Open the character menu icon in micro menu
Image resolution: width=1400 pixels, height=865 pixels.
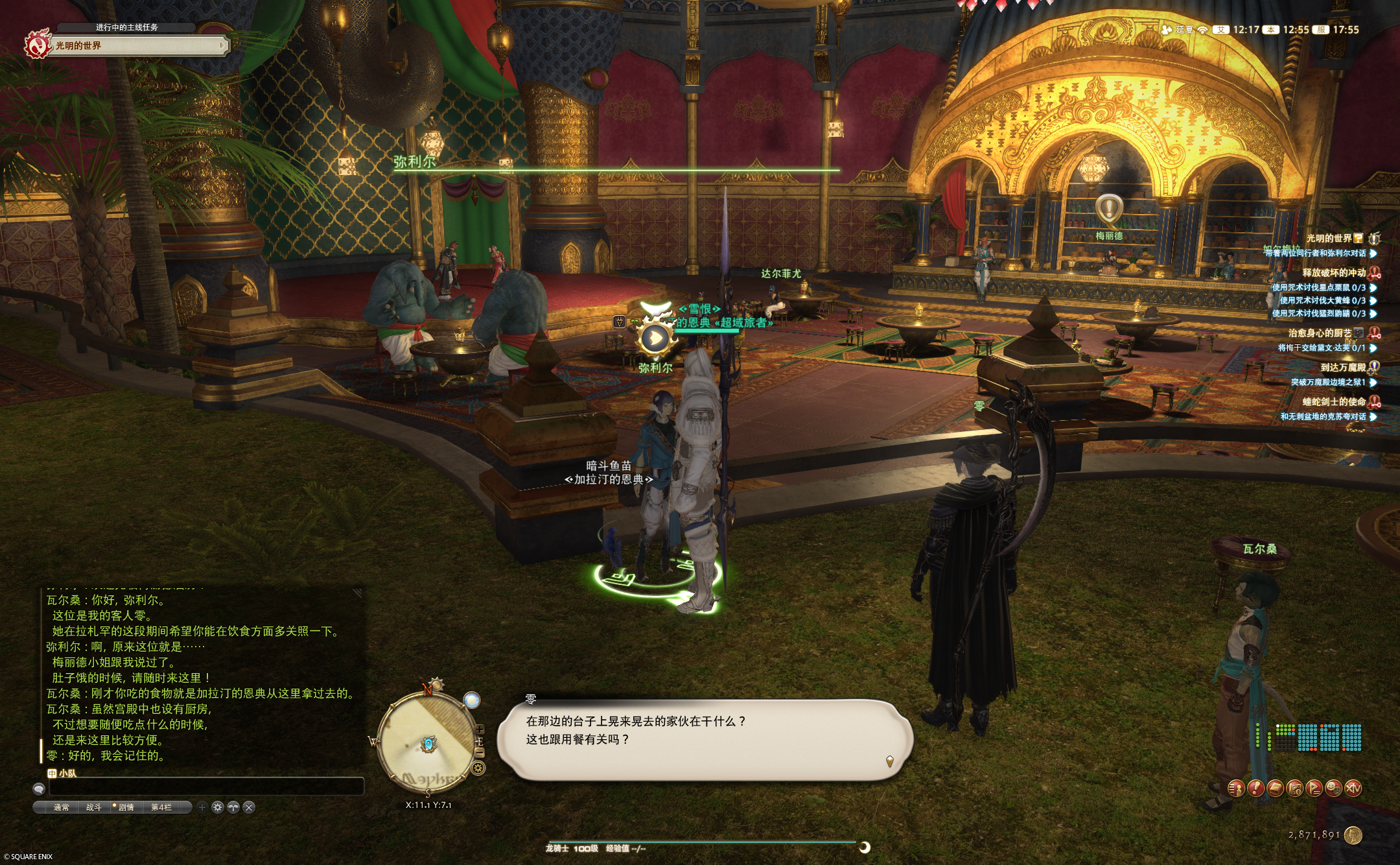1236,788
